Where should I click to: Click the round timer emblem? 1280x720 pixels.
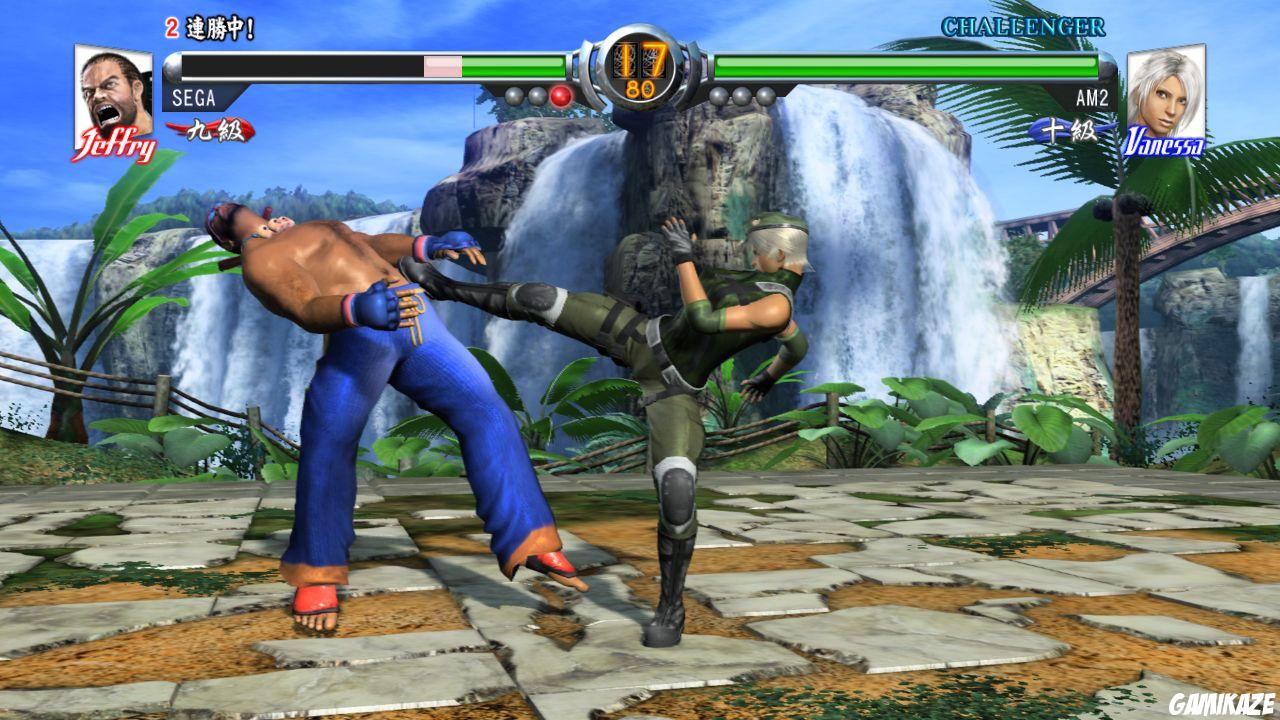[x=640, y=70]
